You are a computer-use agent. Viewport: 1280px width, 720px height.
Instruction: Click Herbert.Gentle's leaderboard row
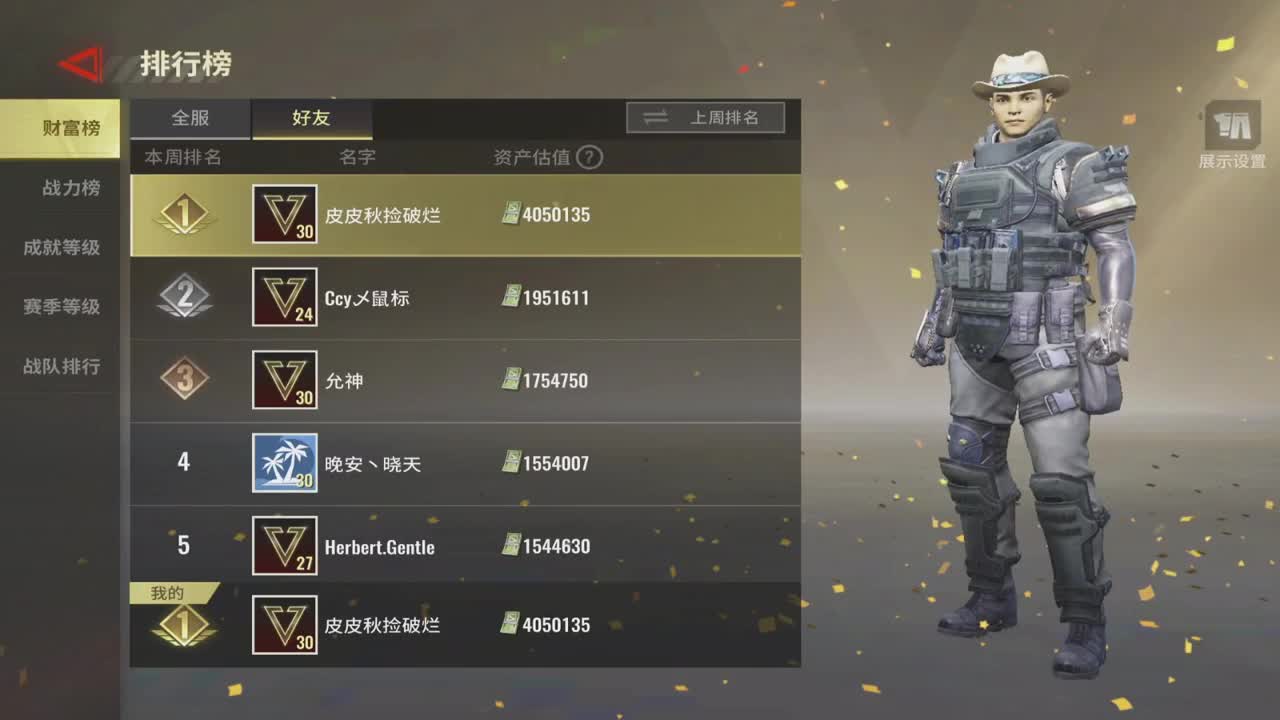(x=465, y=546)
